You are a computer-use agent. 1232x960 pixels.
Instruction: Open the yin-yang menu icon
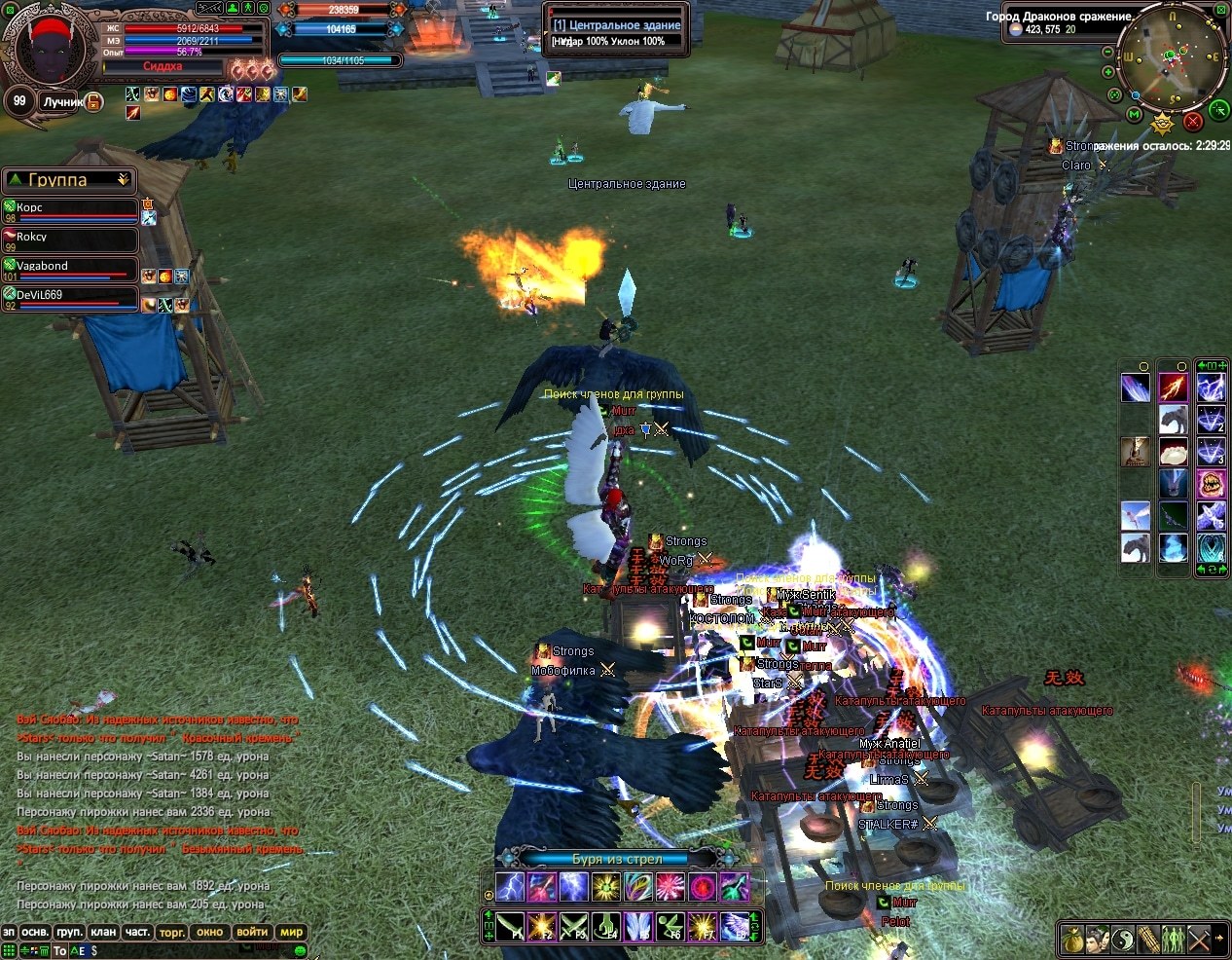click(1123, 939)
